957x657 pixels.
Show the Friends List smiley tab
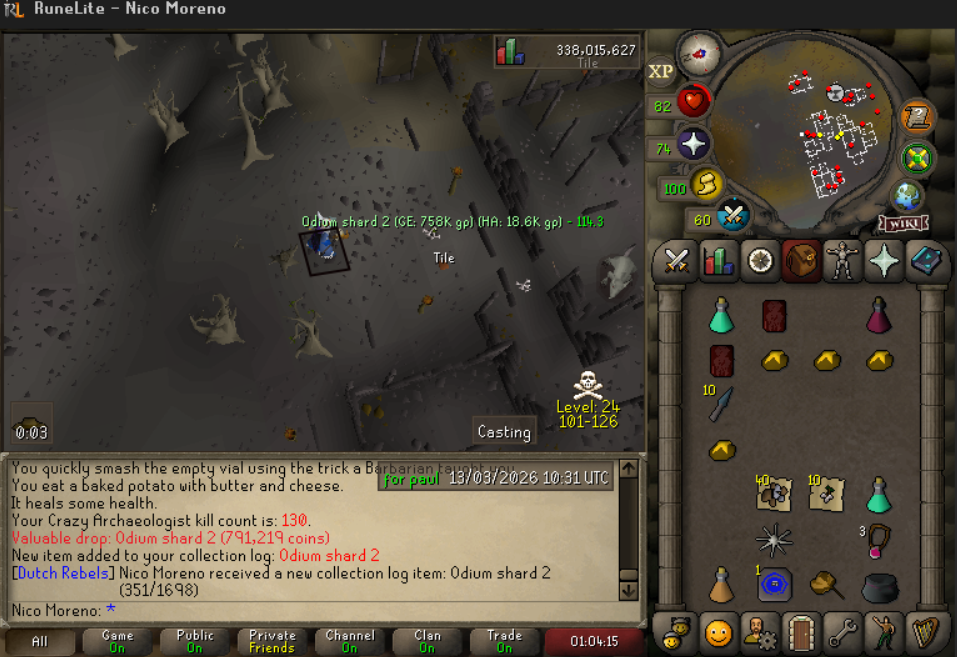point(718,632)
